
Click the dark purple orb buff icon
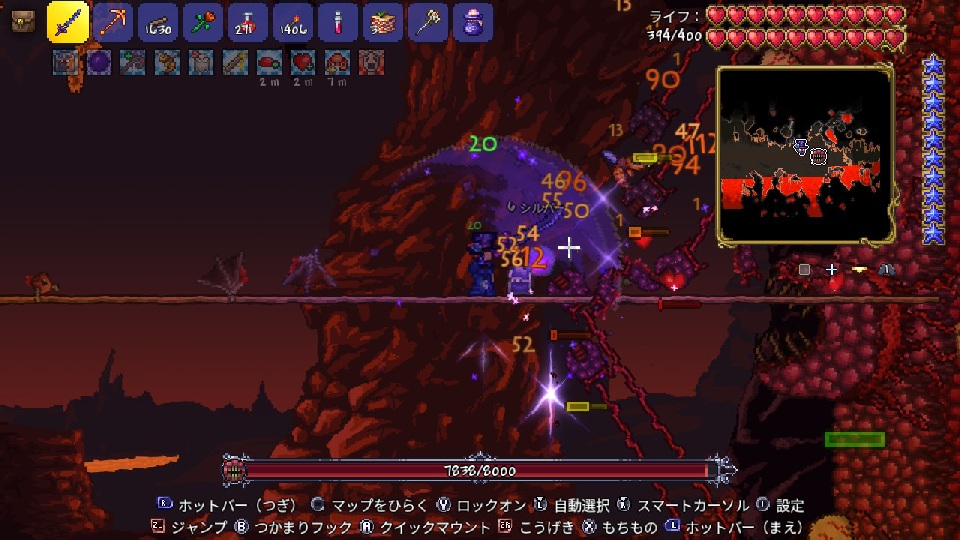point(99,63)
